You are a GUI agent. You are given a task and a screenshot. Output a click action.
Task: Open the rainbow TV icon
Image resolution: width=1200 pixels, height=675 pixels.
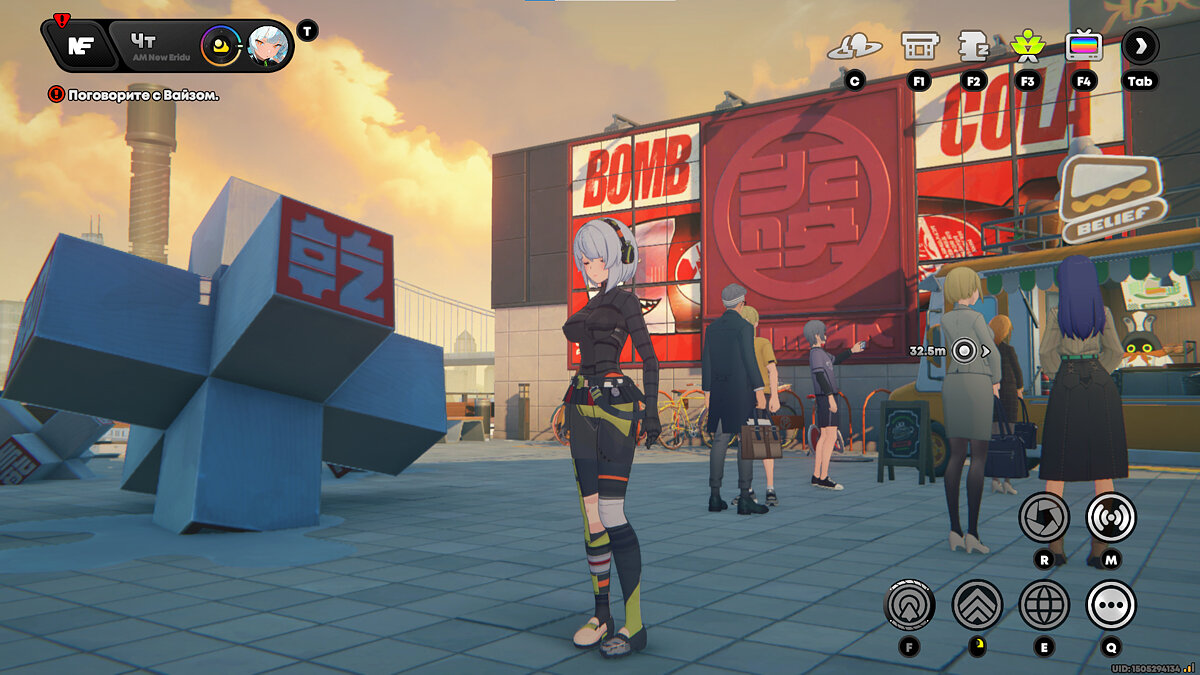point(1083,46)
